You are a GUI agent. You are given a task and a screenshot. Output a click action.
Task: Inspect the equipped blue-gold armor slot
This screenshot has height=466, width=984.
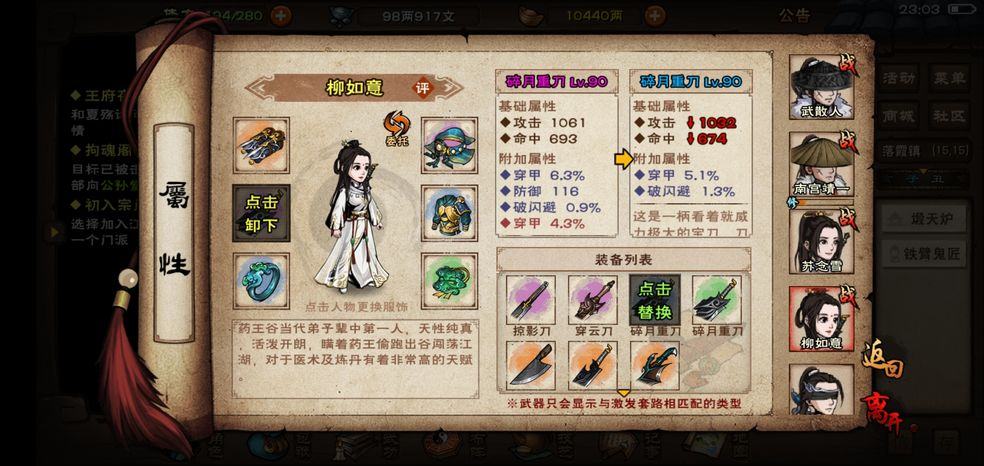448,213
